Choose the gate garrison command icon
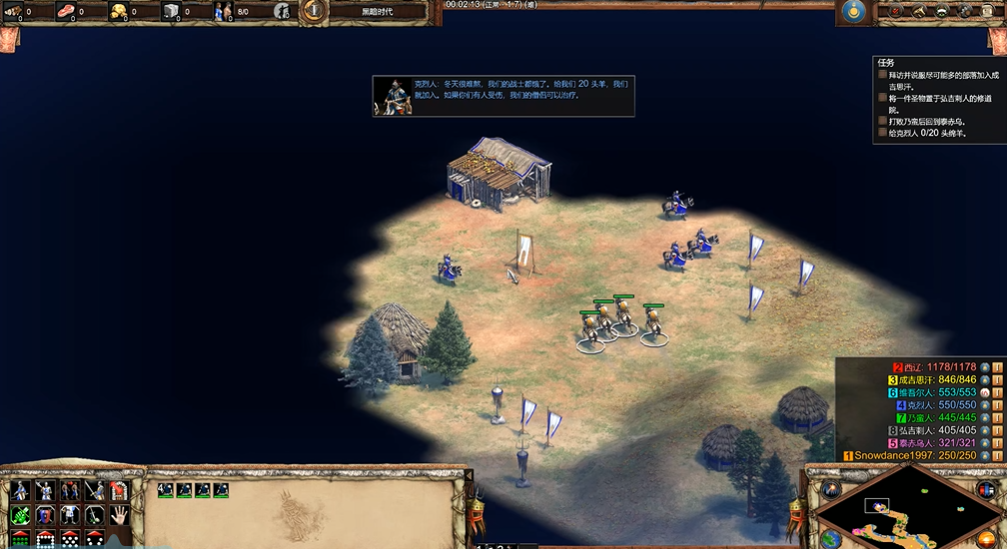This screenshot has height=549, width=1007. (x=119, y=490)
